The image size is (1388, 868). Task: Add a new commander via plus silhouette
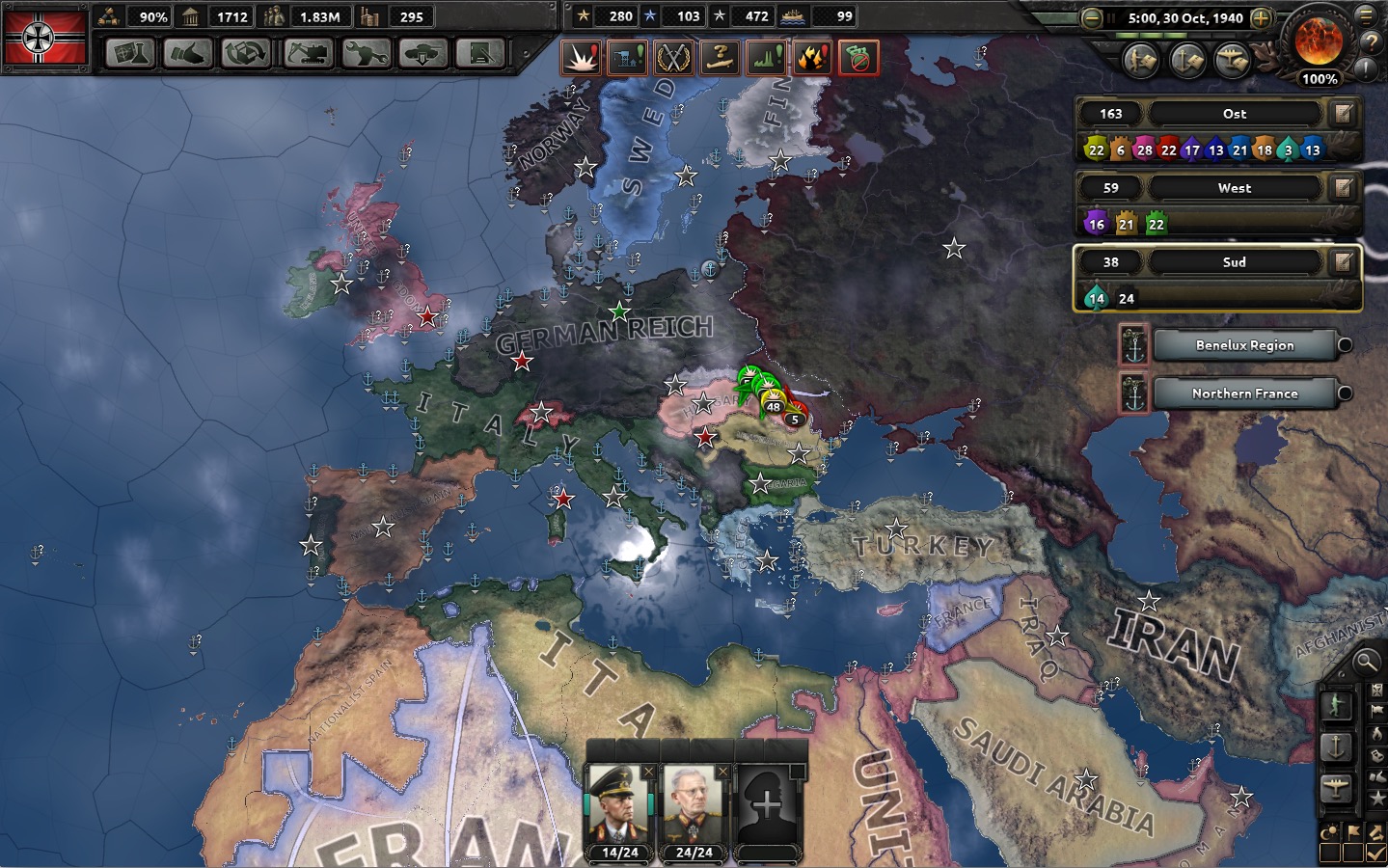click(x=767, y=805)
